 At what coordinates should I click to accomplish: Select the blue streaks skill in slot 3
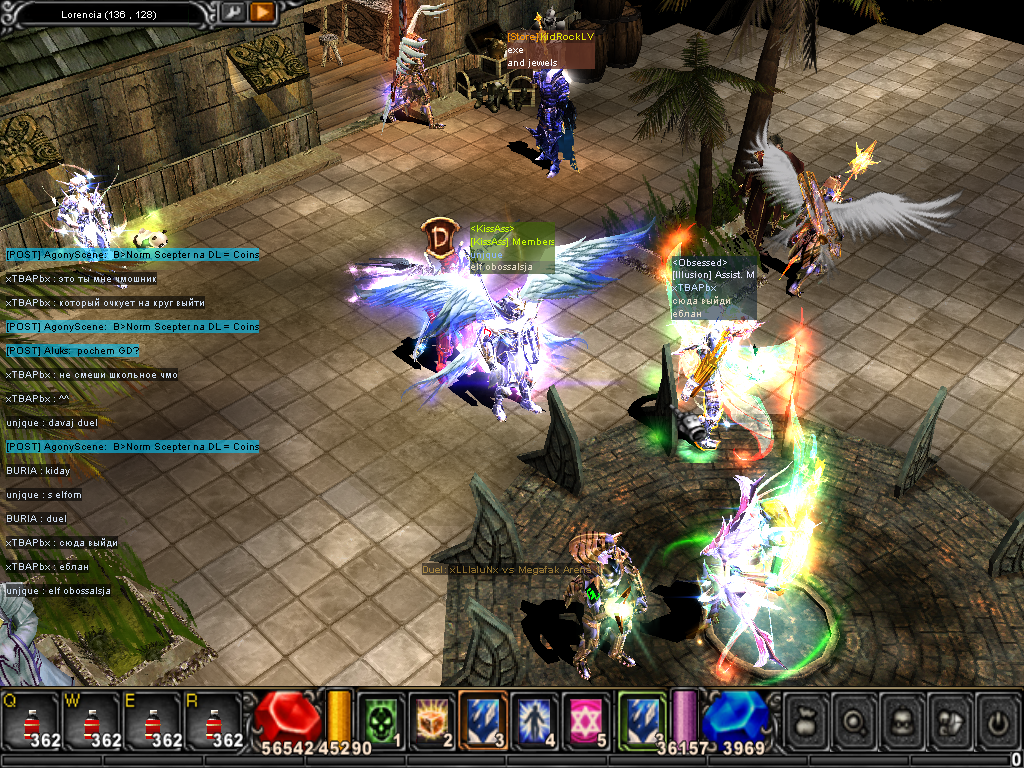coord(483,718)
